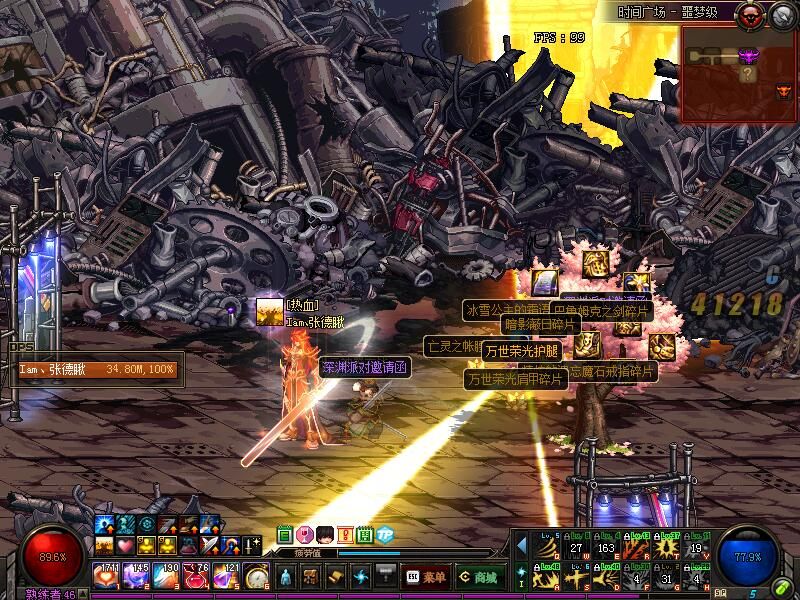This screenshot has height=600, width=800.
Task: Toggle the skill bar left arrow
Action: point(521,545)
